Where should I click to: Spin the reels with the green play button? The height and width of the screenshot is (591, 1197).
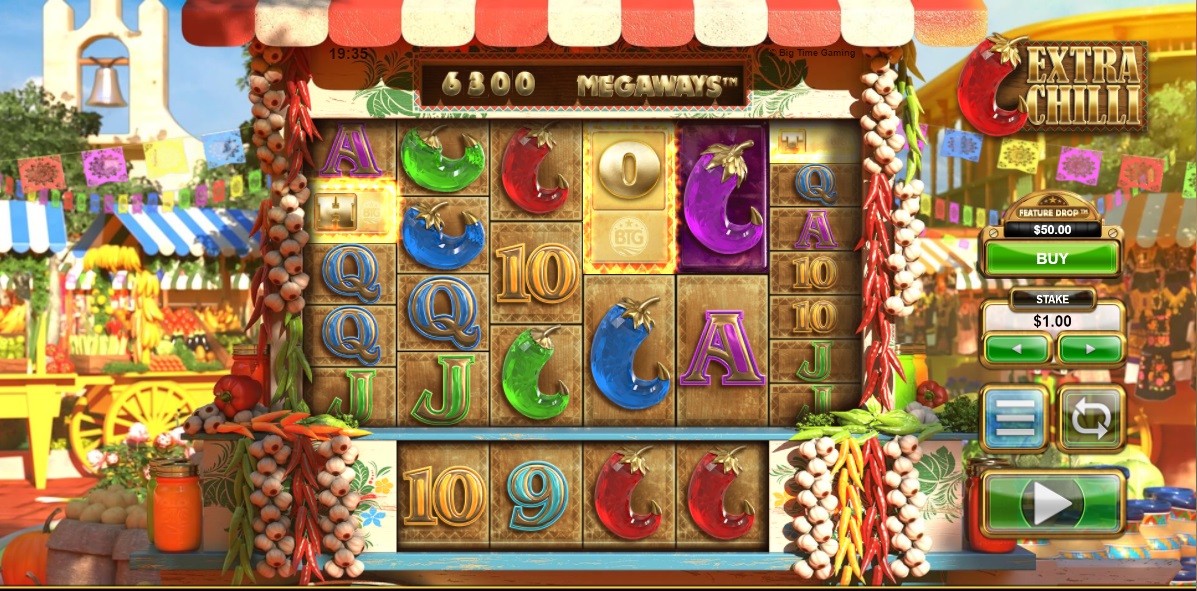(1053, 502)
